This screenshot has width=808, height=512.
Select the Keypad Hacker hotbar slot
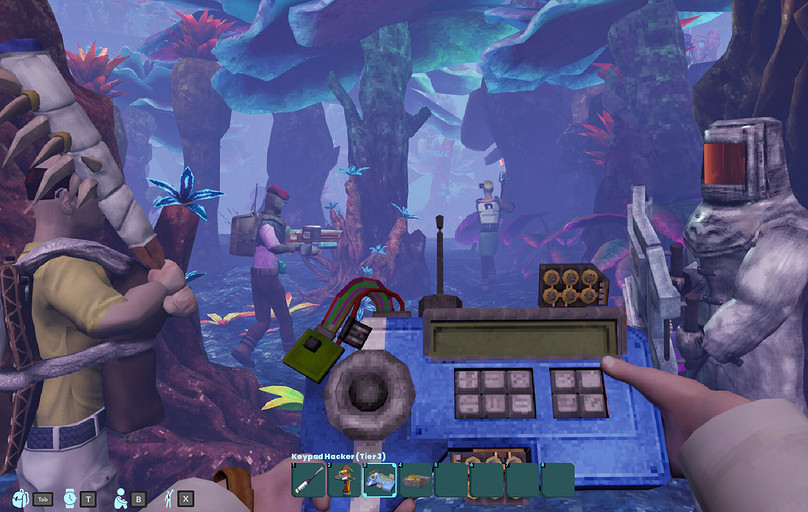click(379, 480)
